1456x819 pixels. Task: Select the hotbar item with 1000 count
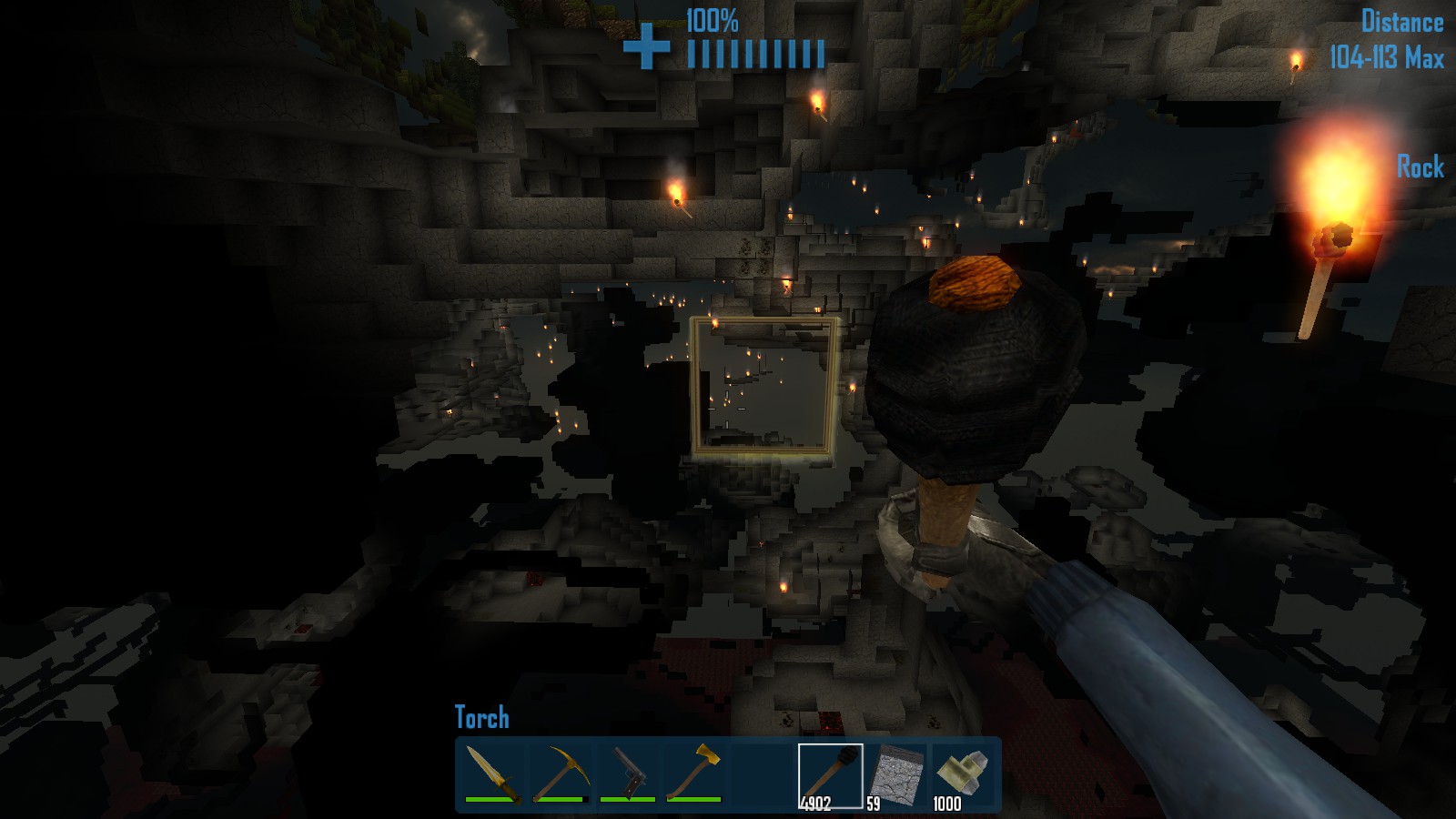point(963,775)
